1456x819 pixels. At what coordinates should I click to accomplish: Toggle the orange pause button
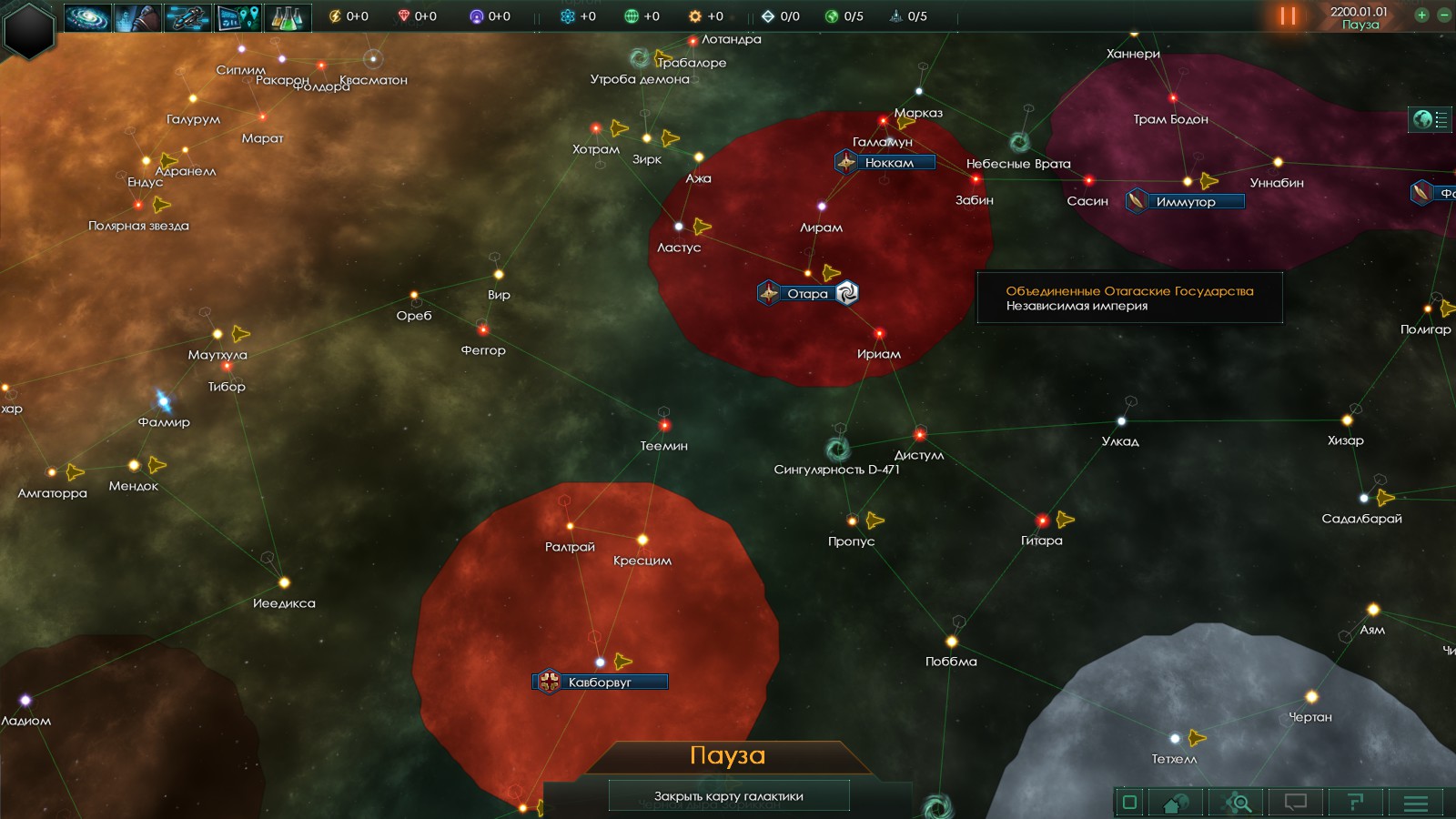1288,15
